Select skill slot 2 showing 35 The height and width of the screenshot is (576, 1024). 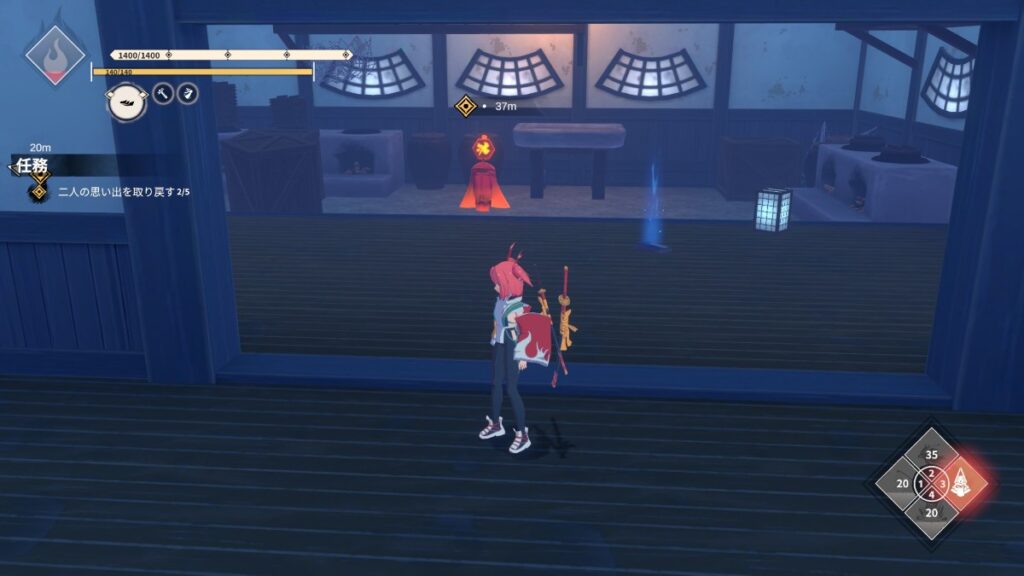tap(931, 454)
